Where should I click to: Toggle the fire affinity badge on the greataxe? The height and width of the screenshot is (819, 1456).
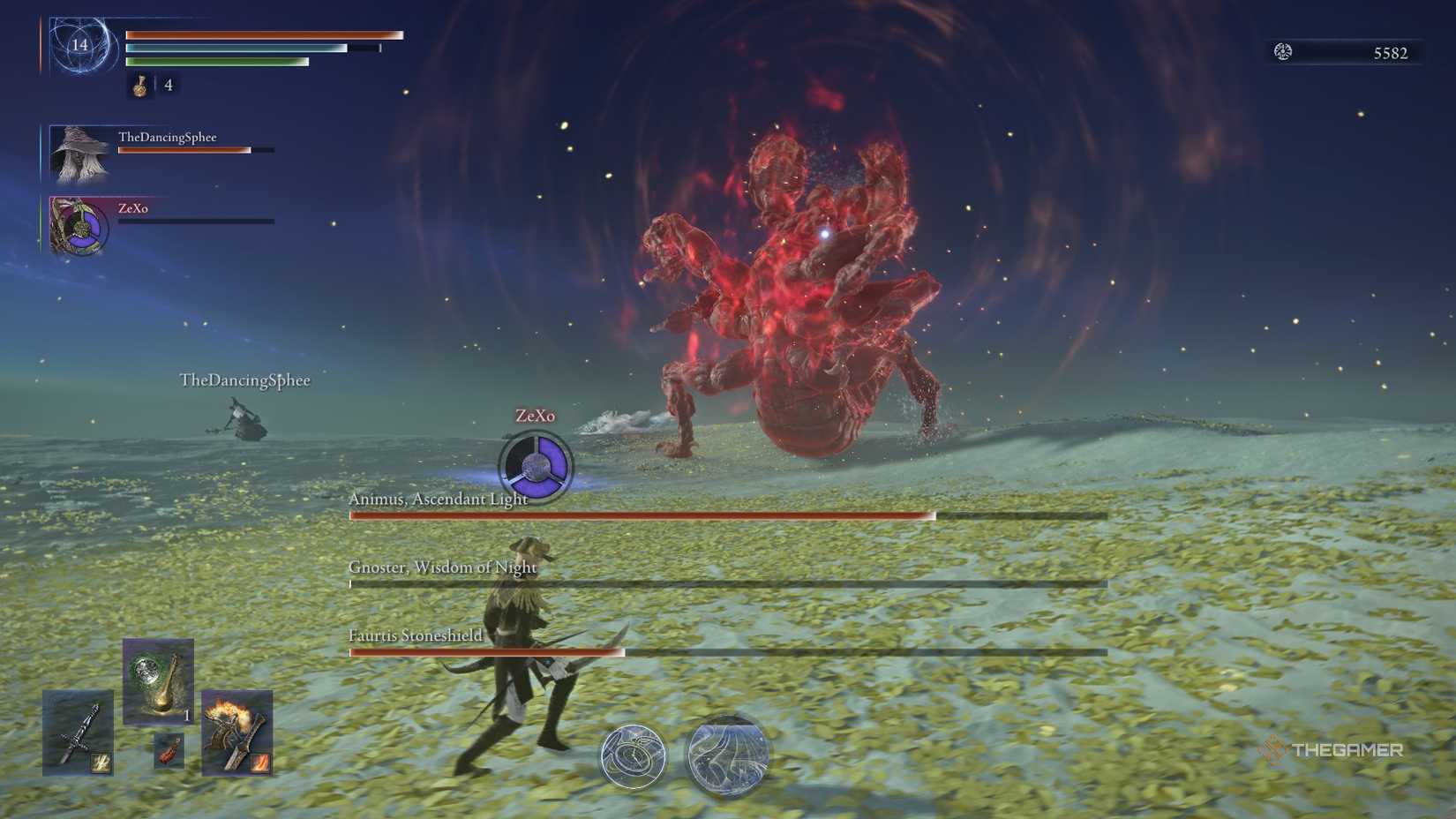pos(259,764)
